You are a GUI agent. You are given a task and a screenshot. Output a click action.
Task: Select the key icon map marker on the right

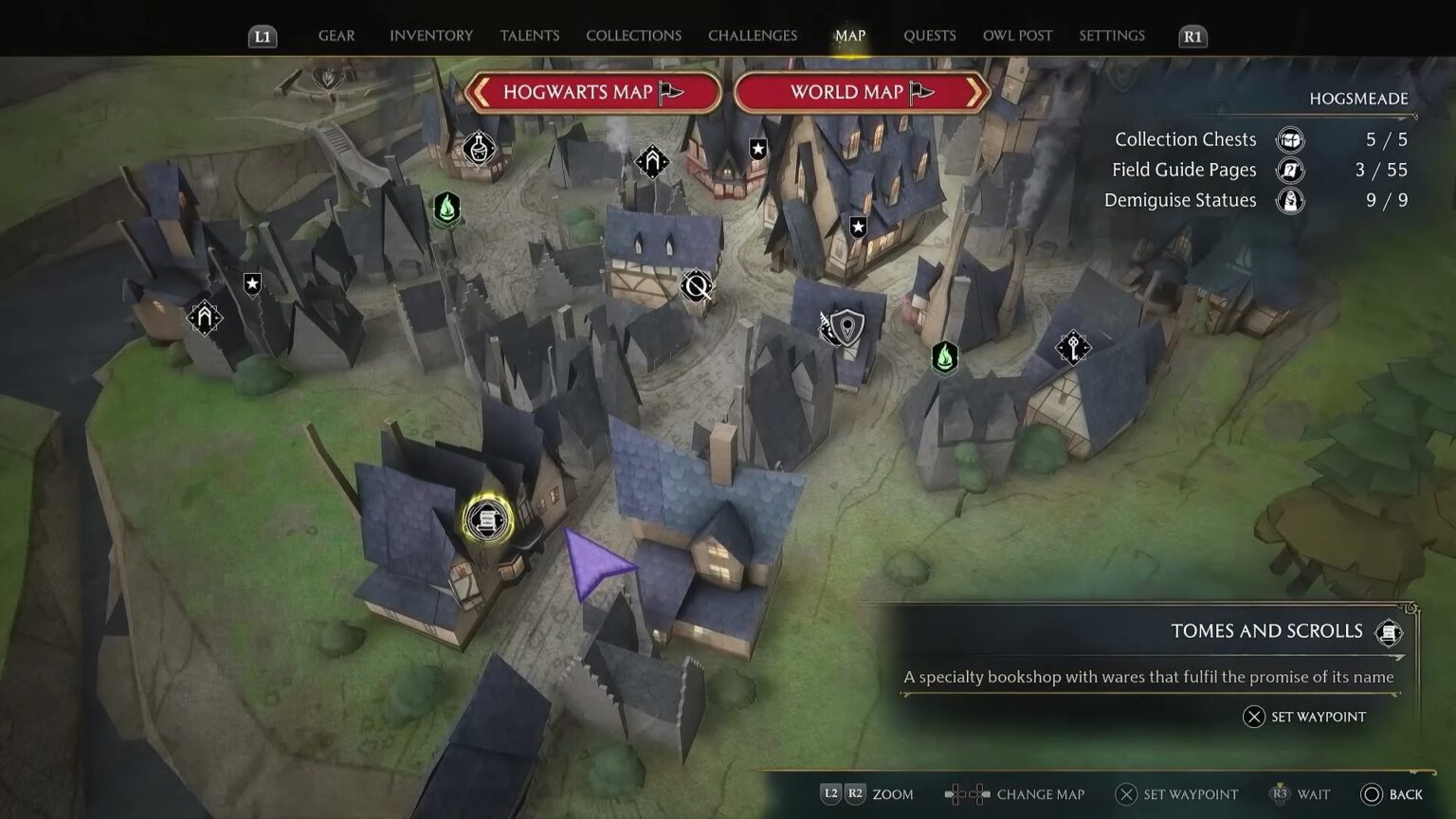click(1071, 347)
